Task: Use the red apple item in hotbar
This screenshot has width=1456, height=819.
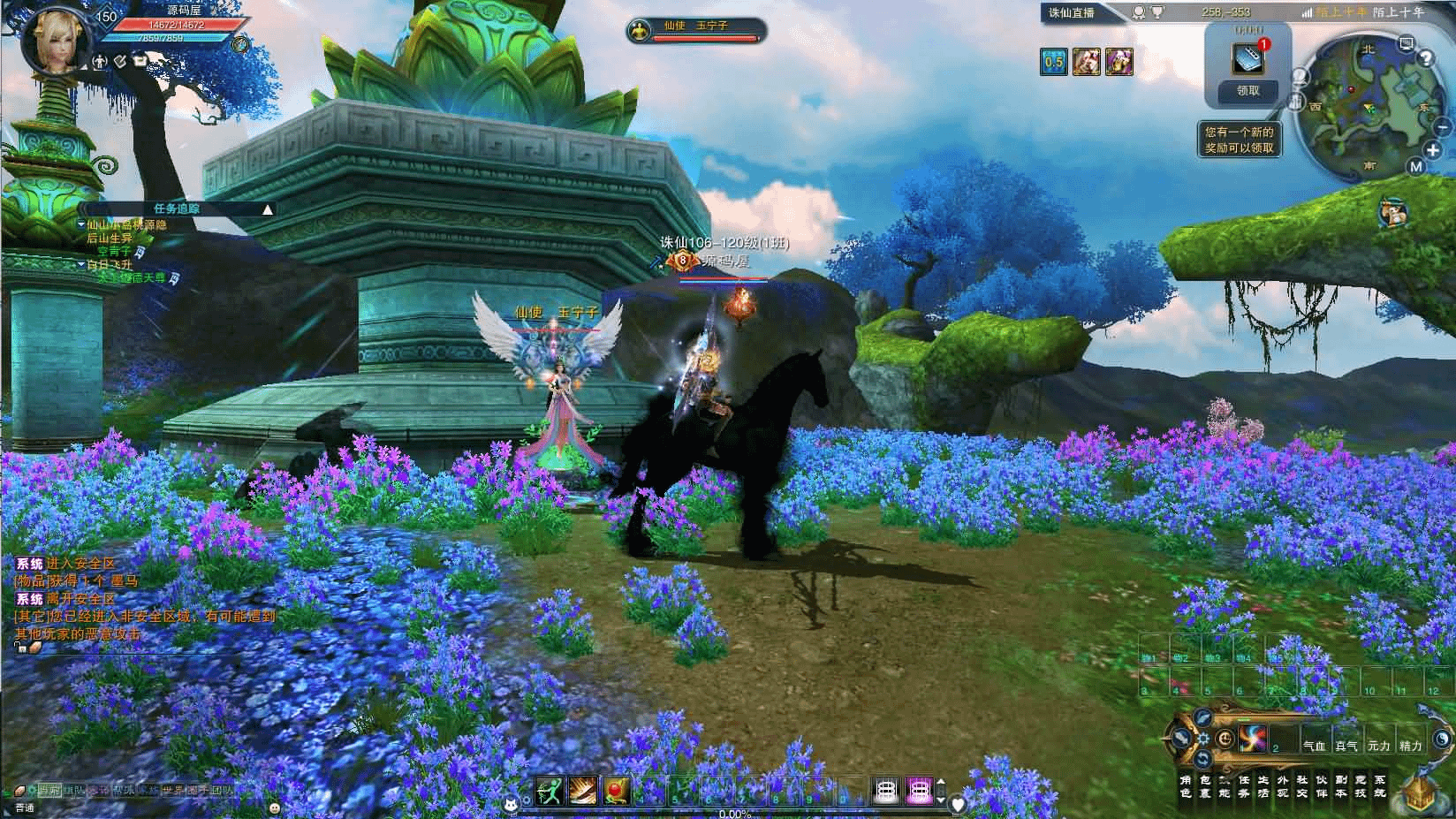Action: [616, 791]
